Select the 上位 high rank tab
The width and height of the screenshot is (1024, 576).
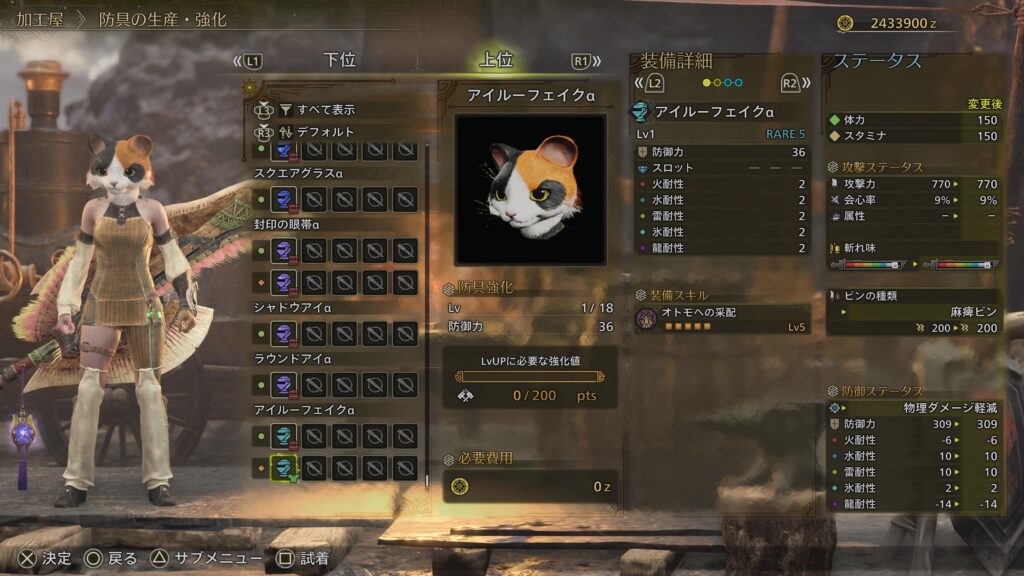click(x=496, y=60)
